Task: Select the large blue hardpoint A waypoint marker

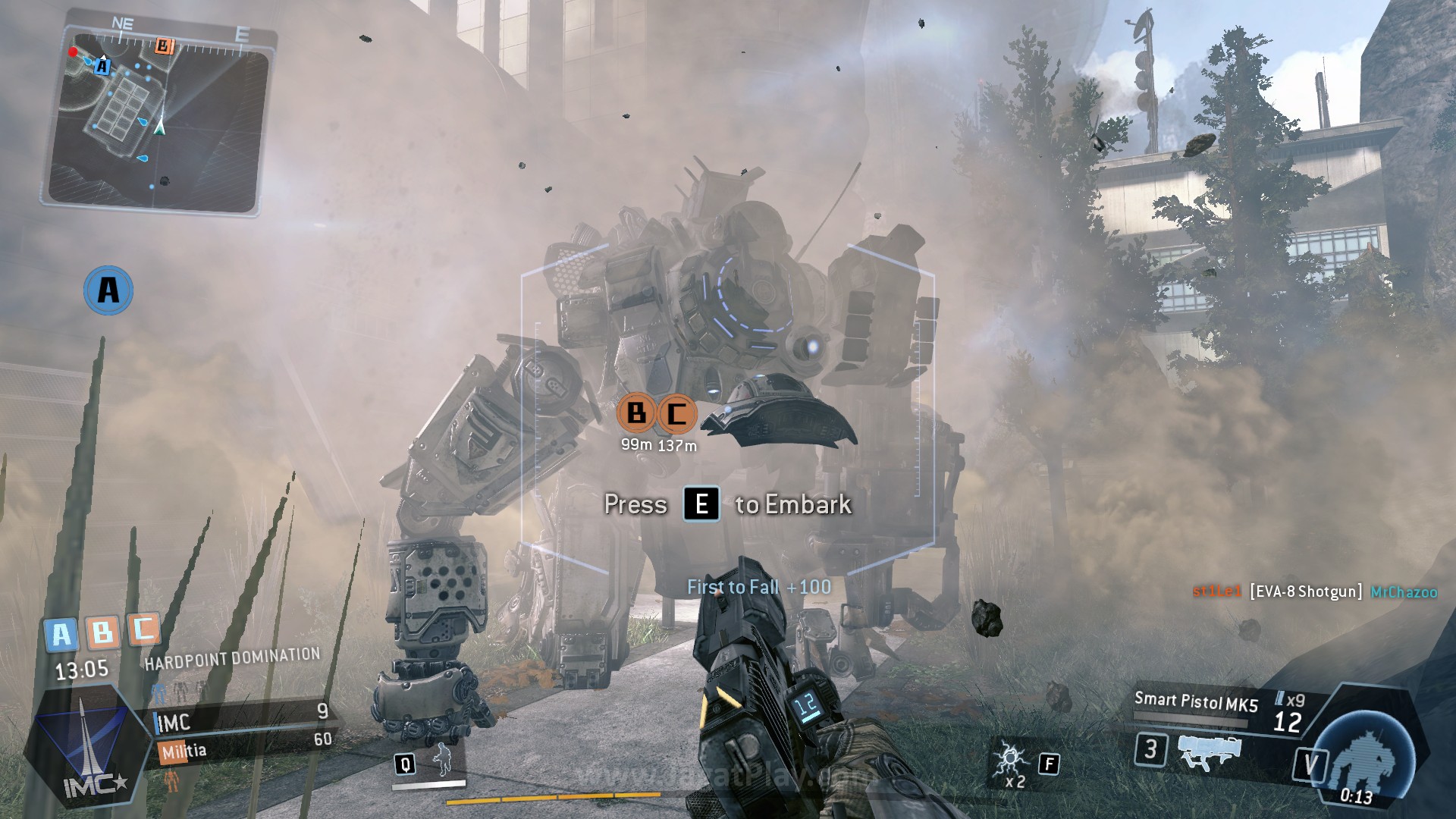Action: (108, 290)
